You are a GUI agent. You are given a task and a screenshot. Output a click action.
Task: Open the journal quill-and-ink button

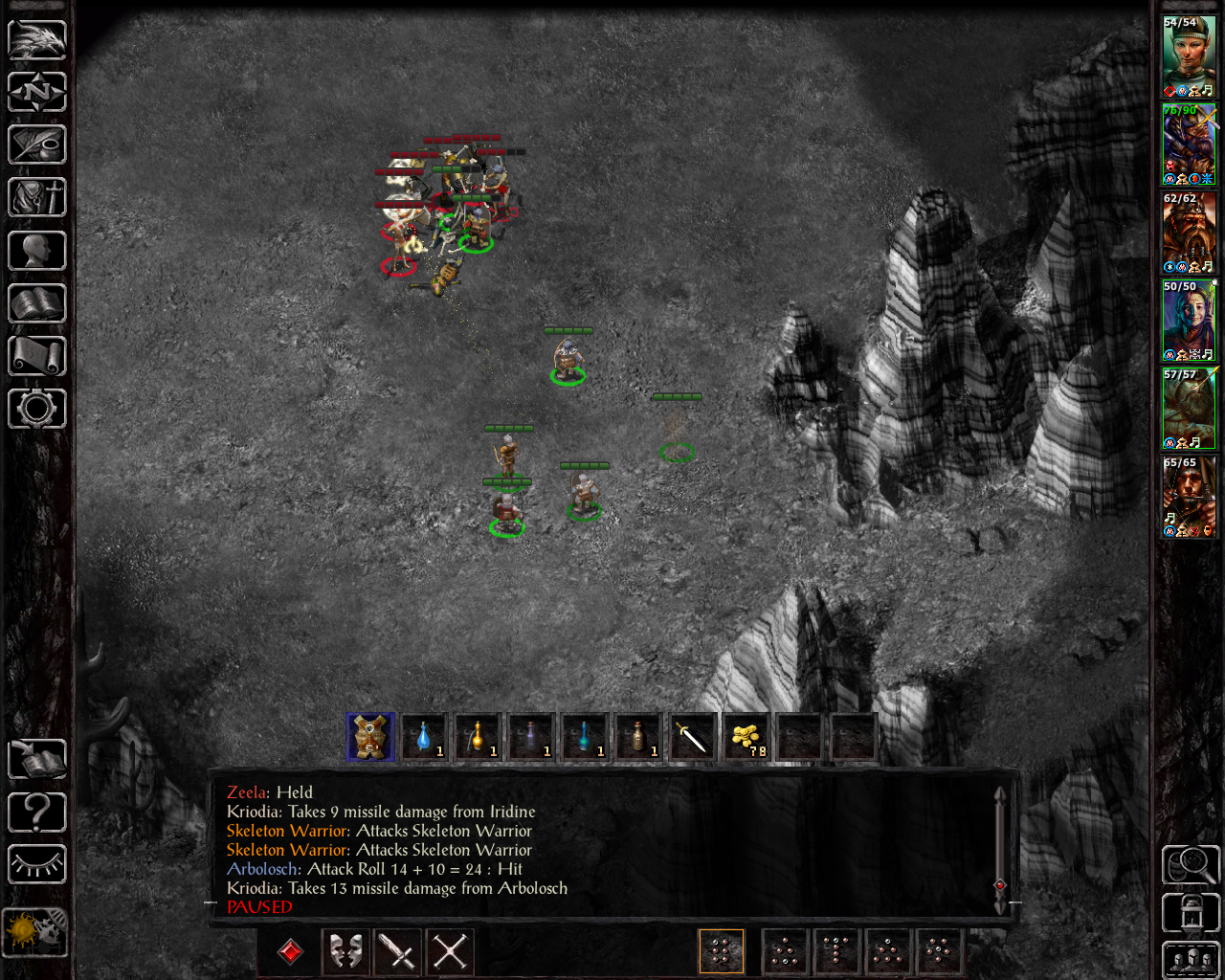click(x=37, y=145)
